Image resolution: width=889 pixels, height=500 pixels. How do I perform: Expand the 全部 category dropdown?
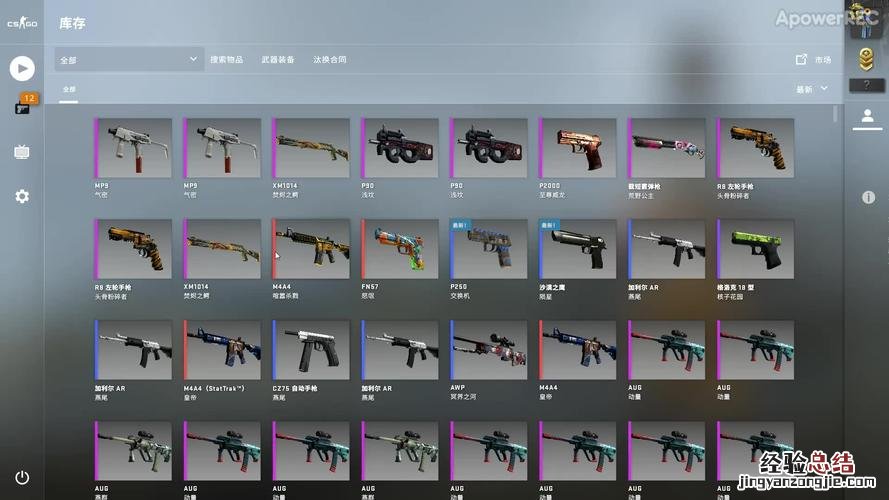[x=130, y=60]
